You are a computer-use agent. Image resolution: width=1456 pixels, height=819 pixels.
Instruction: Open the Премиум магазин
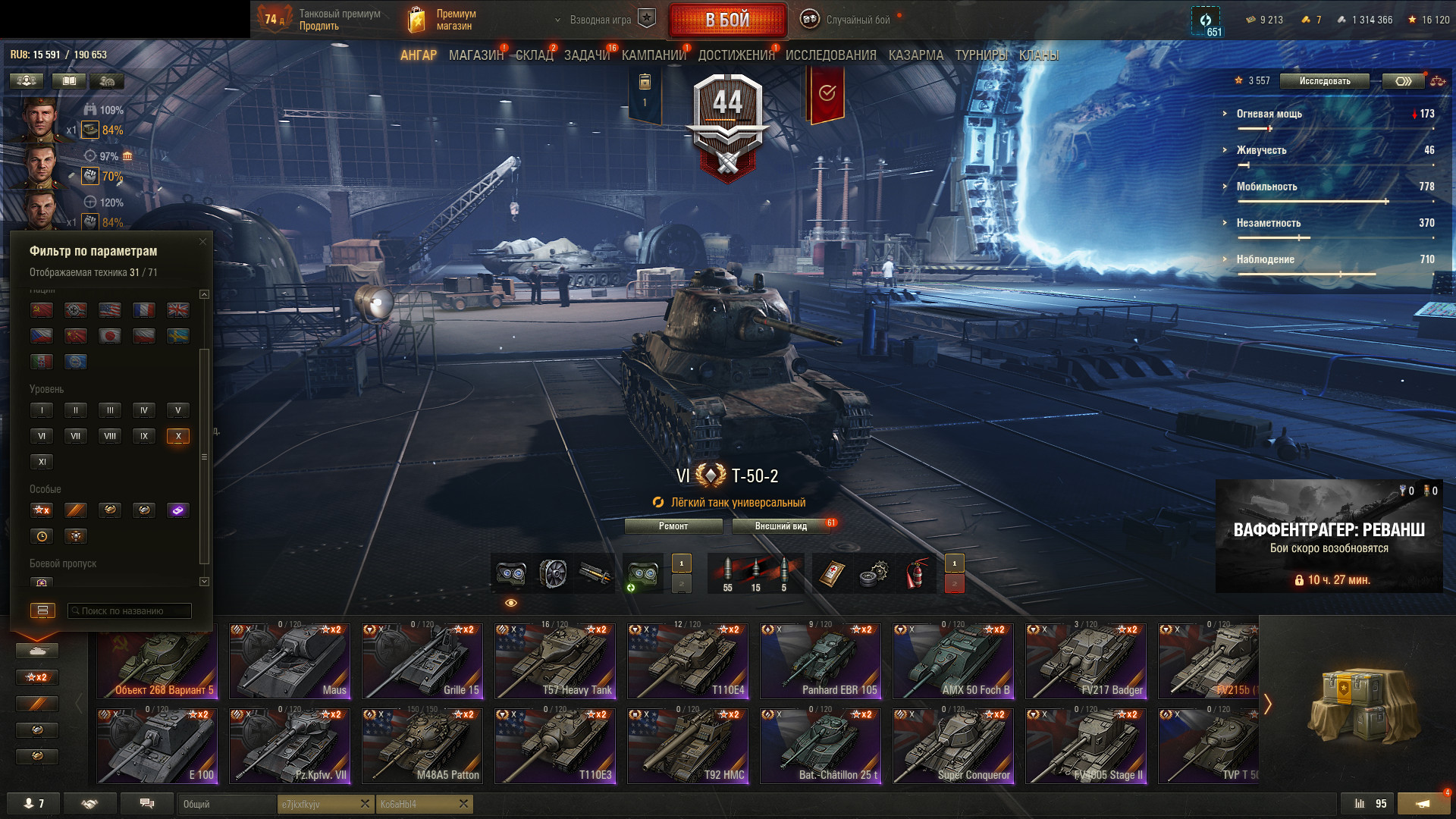[x=442, y=20]
